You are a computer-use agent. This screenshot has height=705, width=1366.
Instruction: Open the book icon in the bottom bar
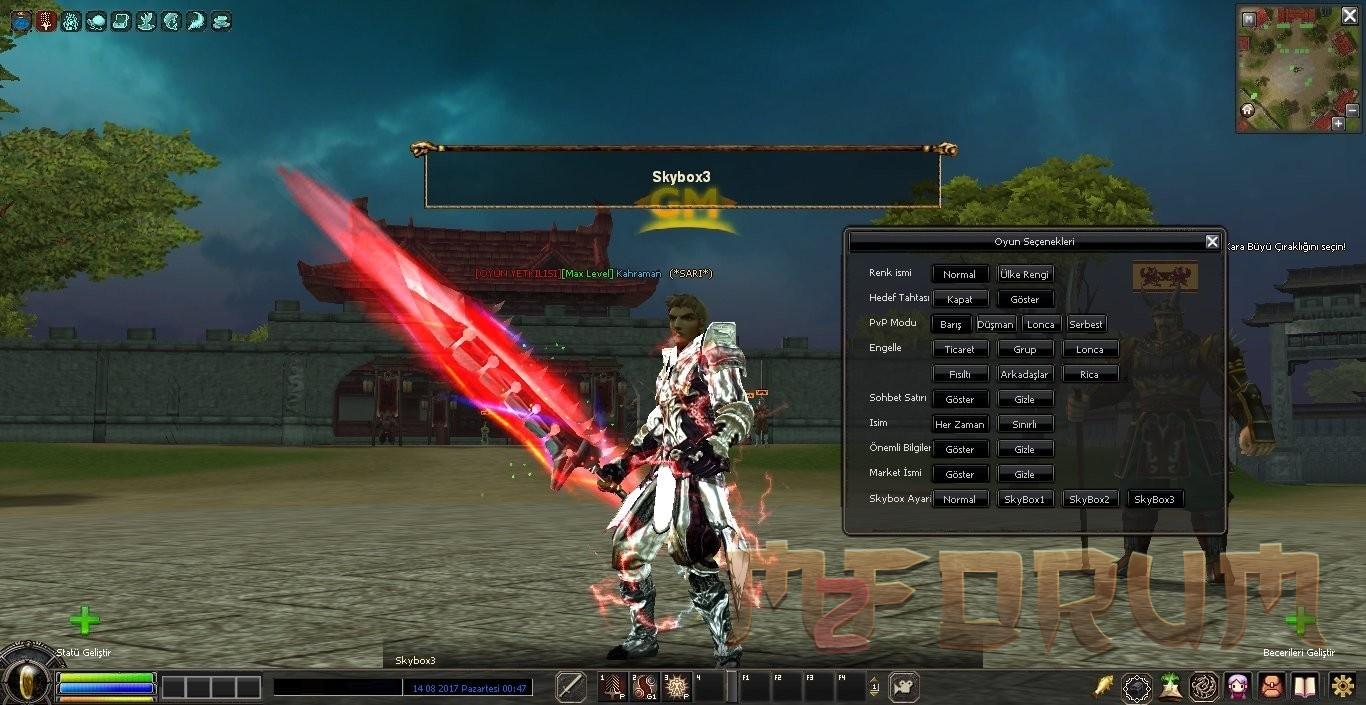[1305, 686]
